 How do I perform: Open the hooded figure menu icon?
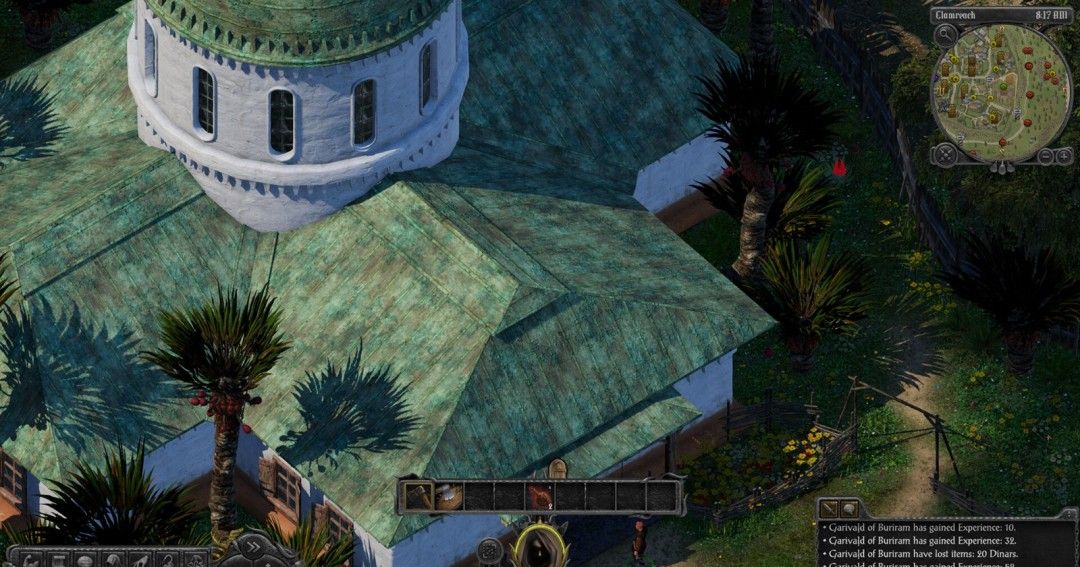coord(114,558)
